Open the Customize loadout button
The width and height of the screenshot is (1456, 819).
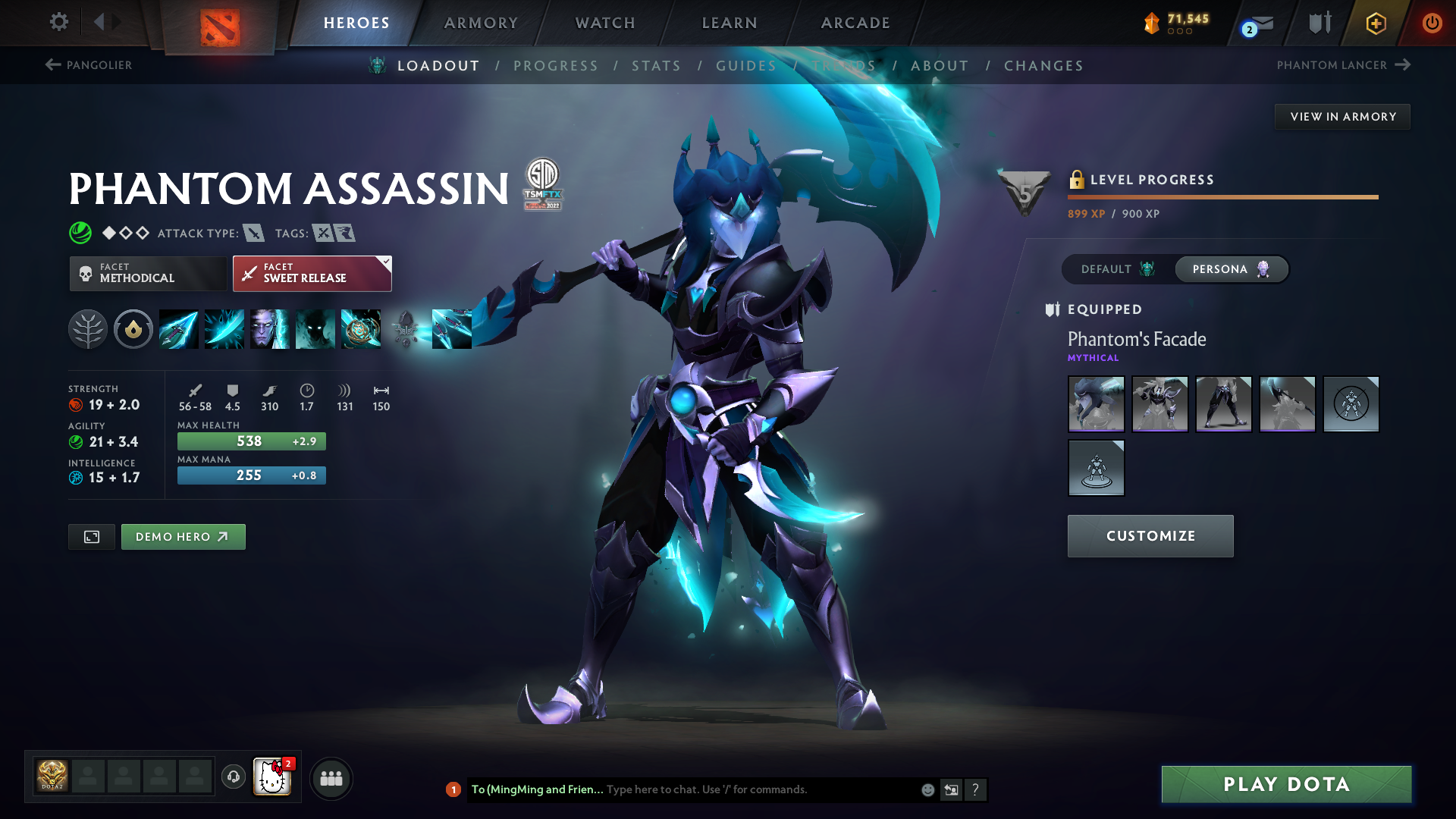click(x=1150, y=536)
